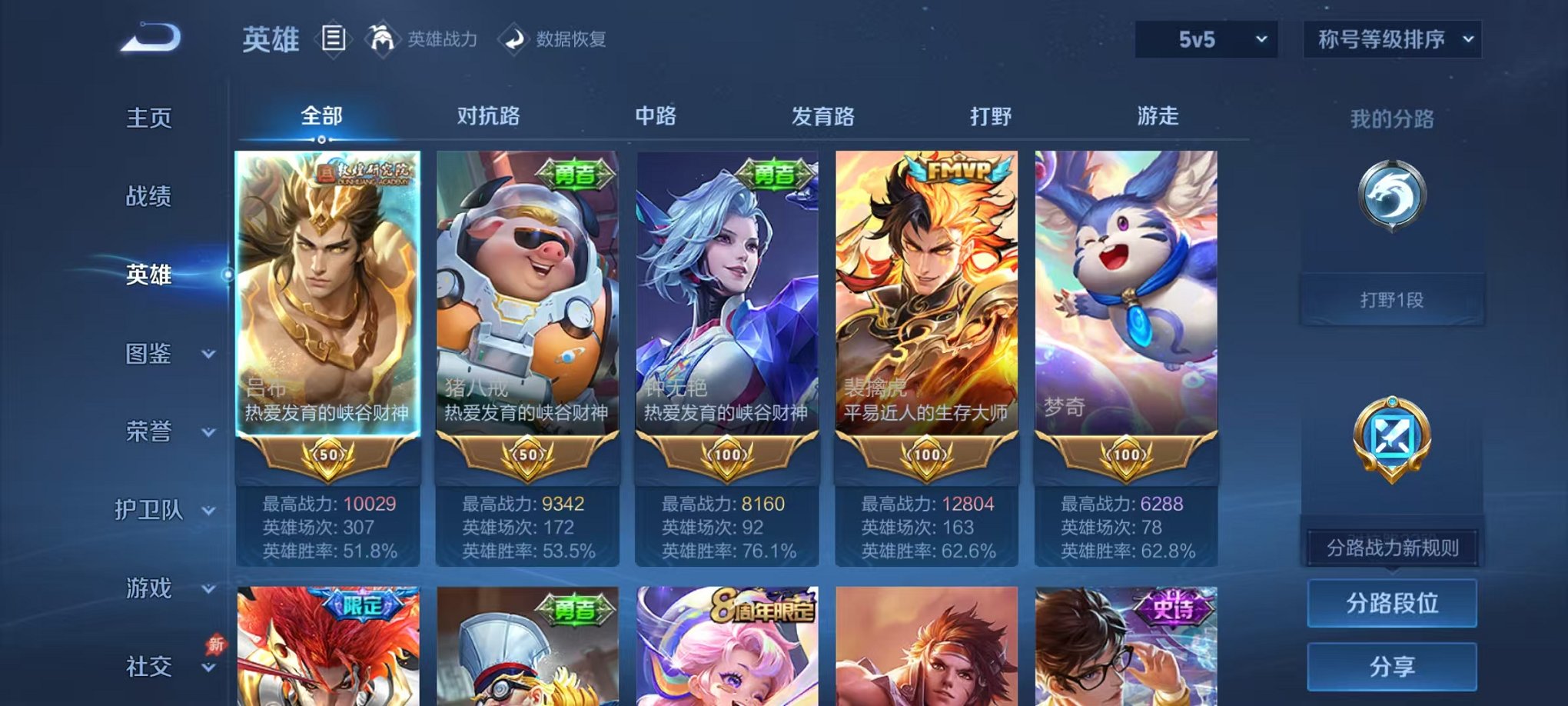Click the 数据恢复 restore icon
1568x706 pixels.
click(514, 40)
